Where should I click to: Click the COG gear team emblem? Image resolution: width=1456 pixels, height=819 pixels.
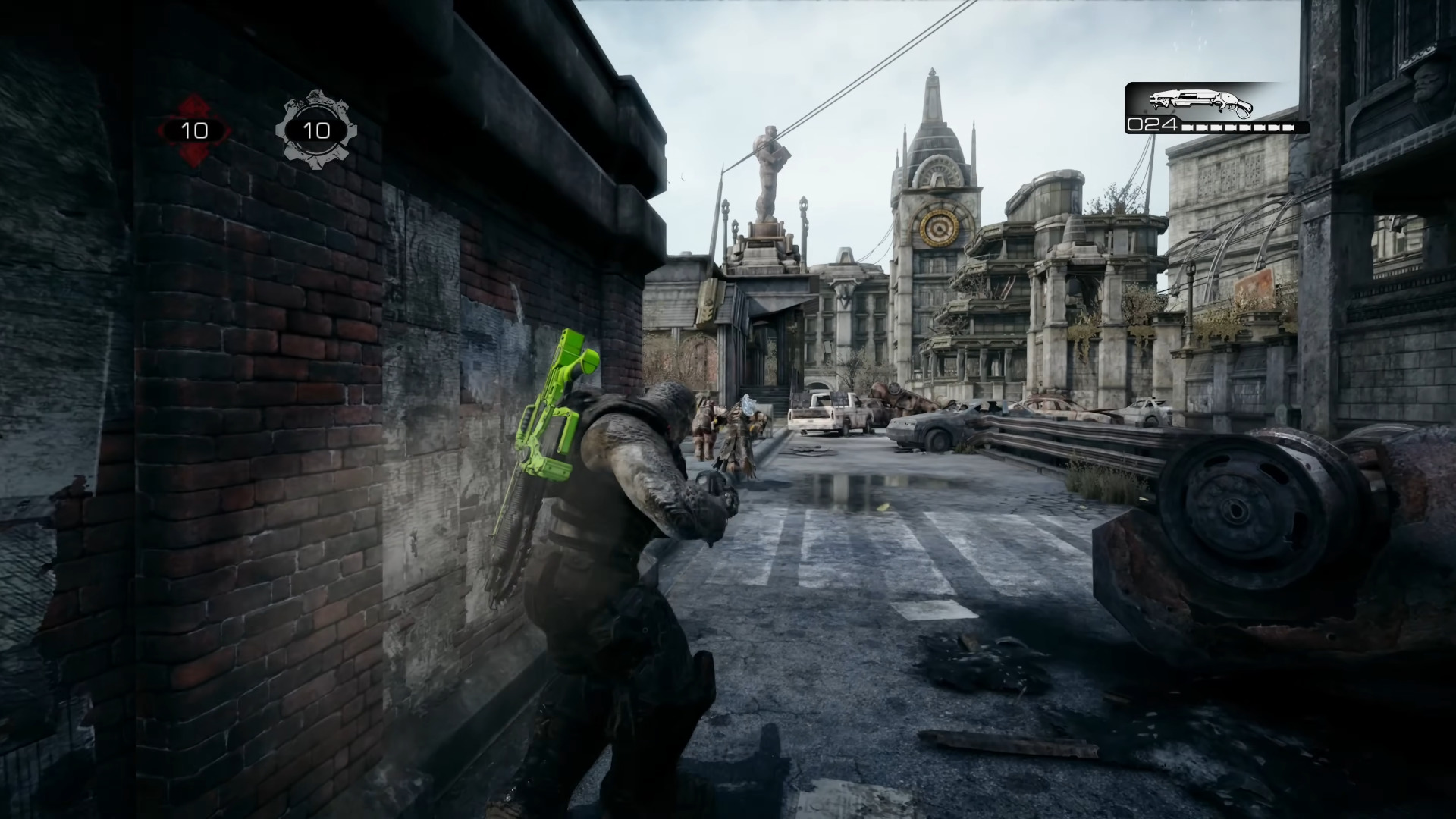coord(316,130)
